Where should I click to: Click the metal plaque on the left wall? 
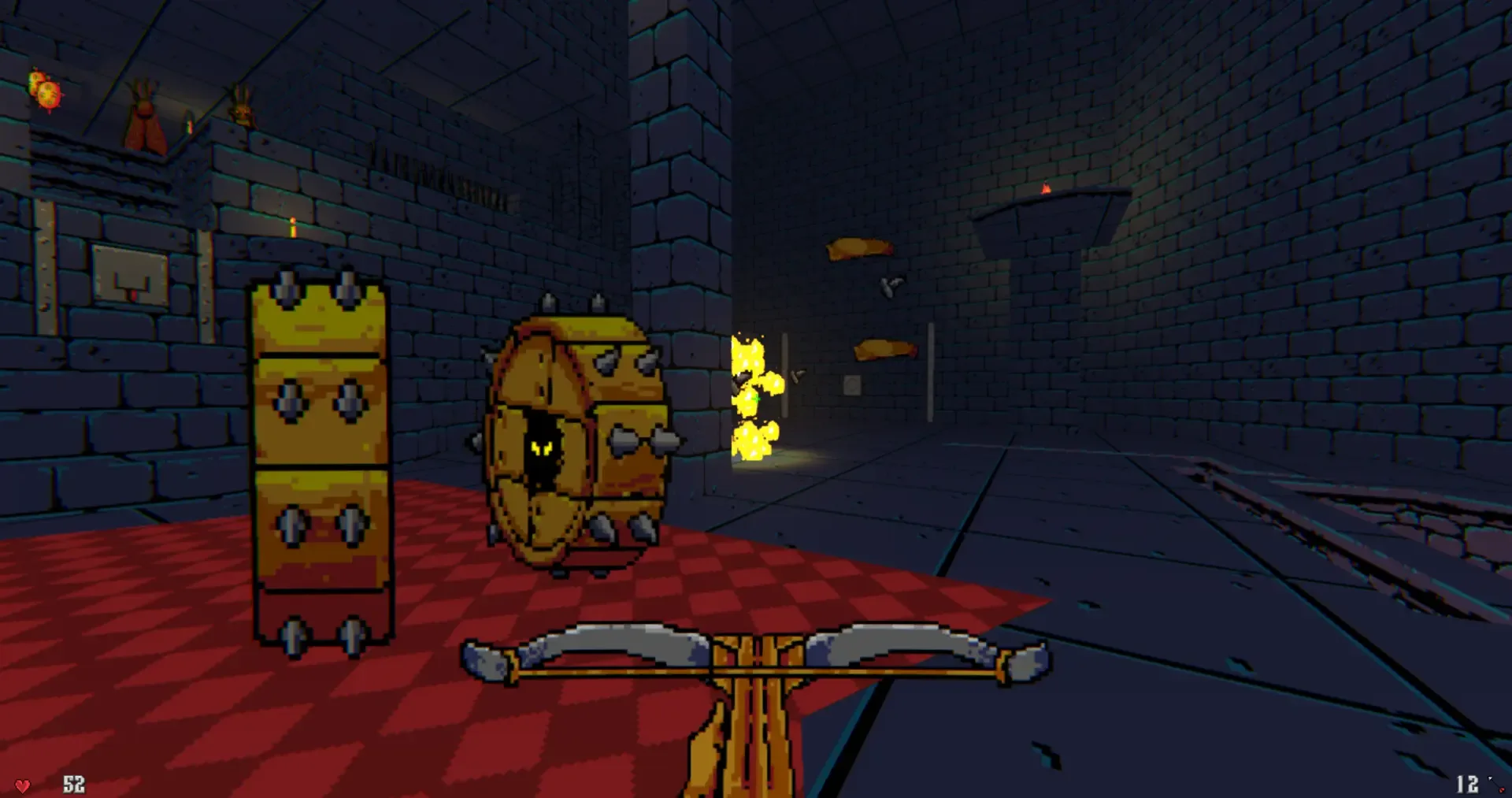coord(126,276)
